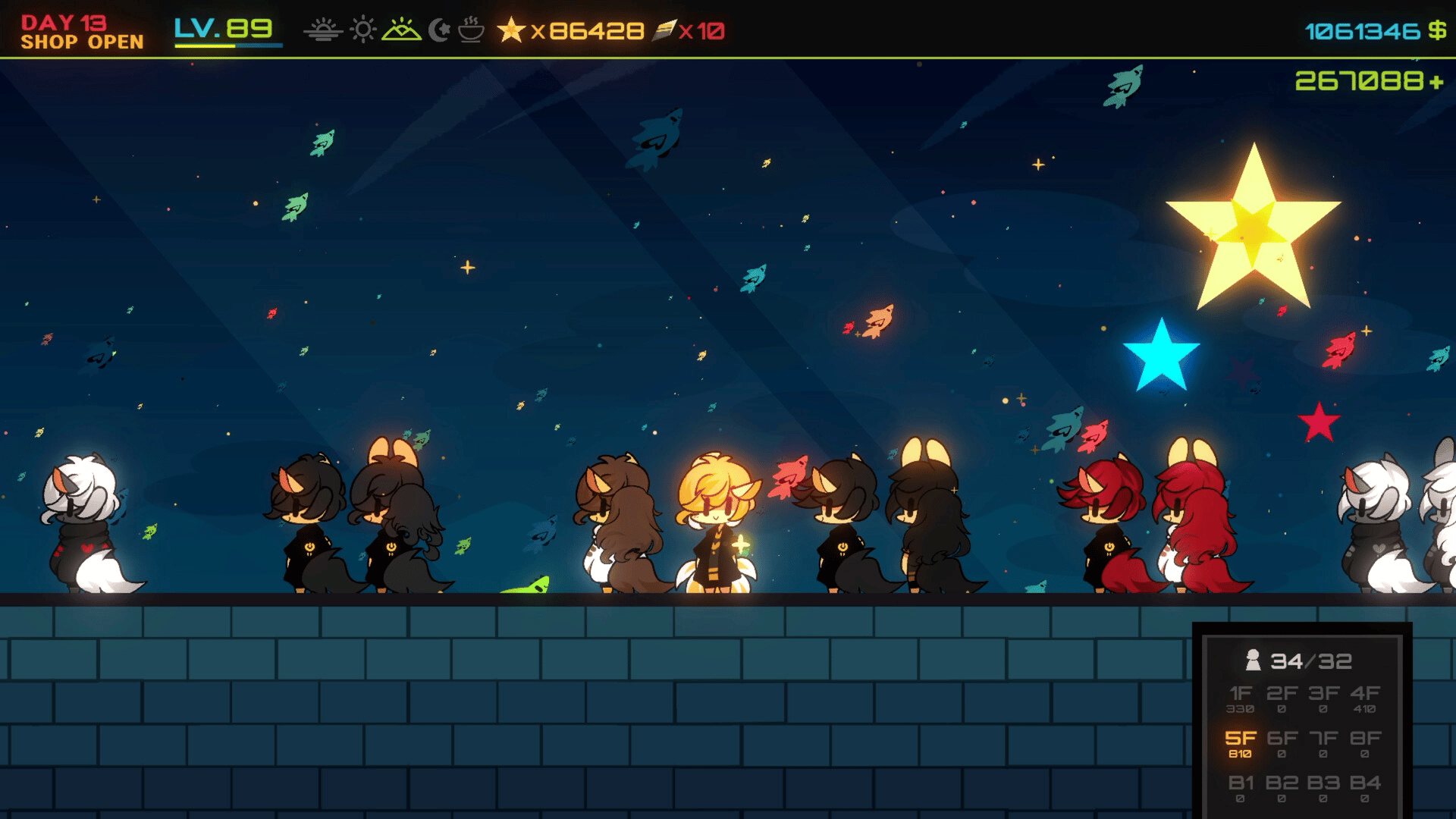Jump to floor 6F
1456x819 pixels.
(x=1282, y=742)
